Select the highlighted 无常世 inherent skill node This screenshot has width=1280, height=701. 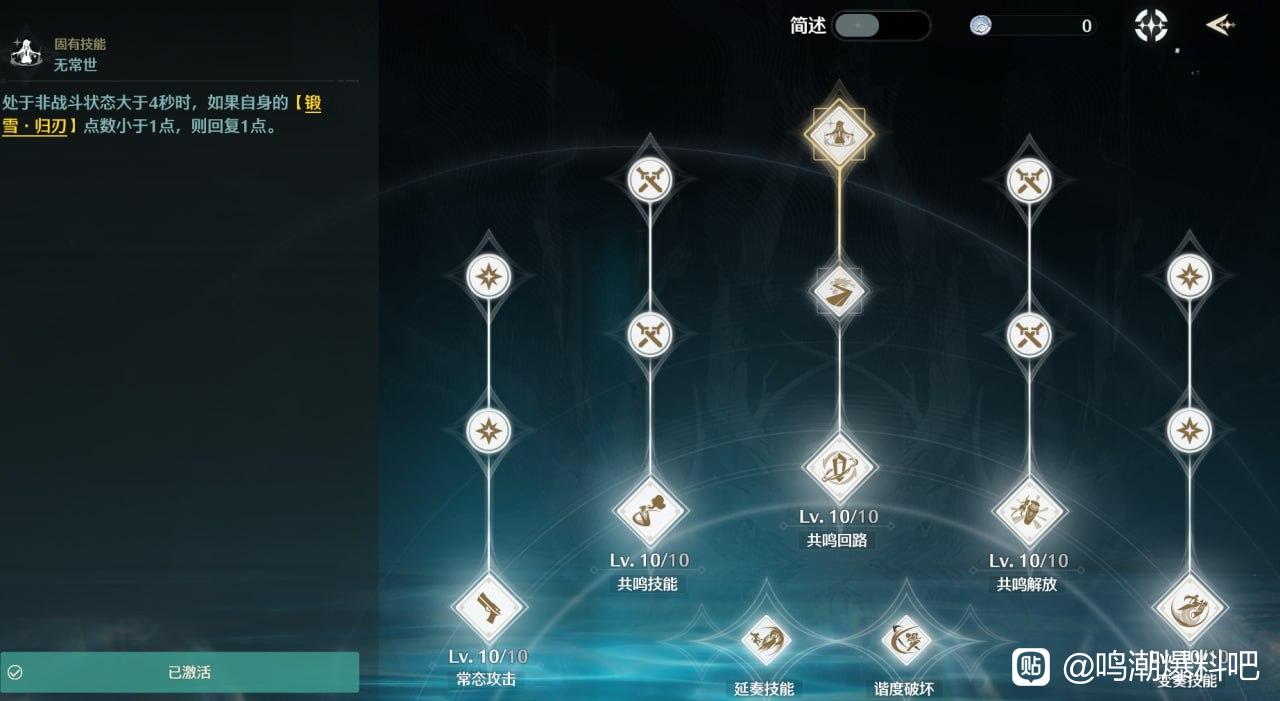(x=839, y=133)
